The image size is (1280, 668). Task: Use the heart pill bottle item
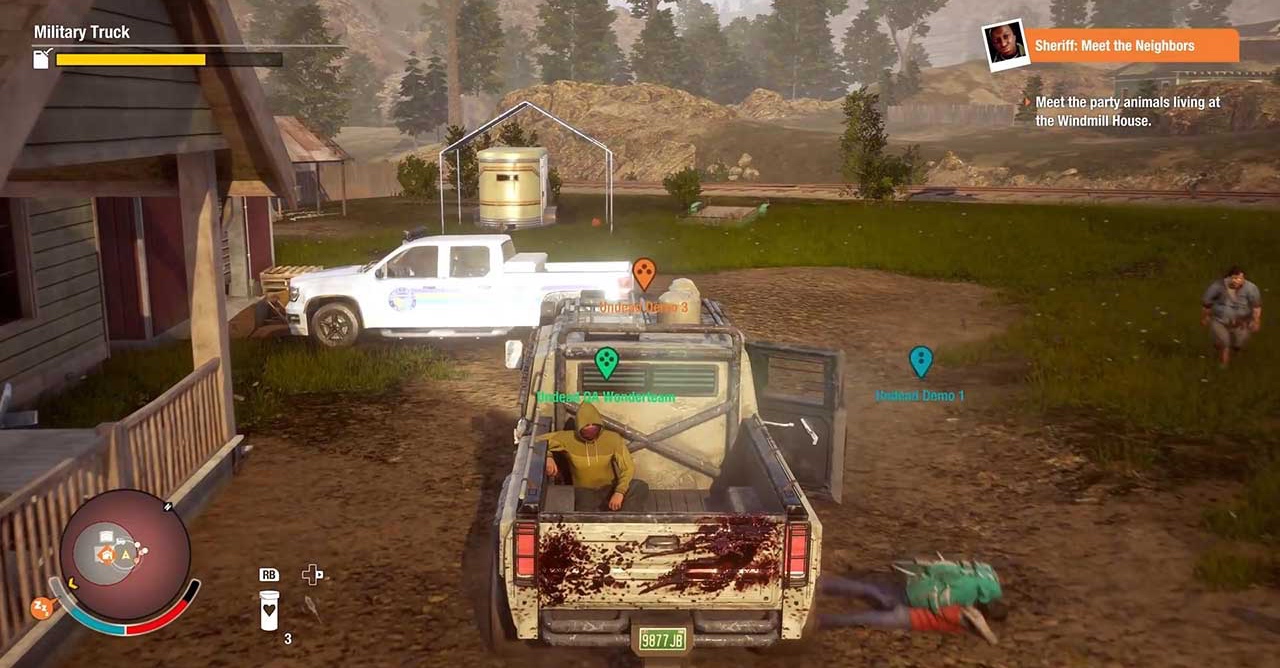[x=269, y=610]
